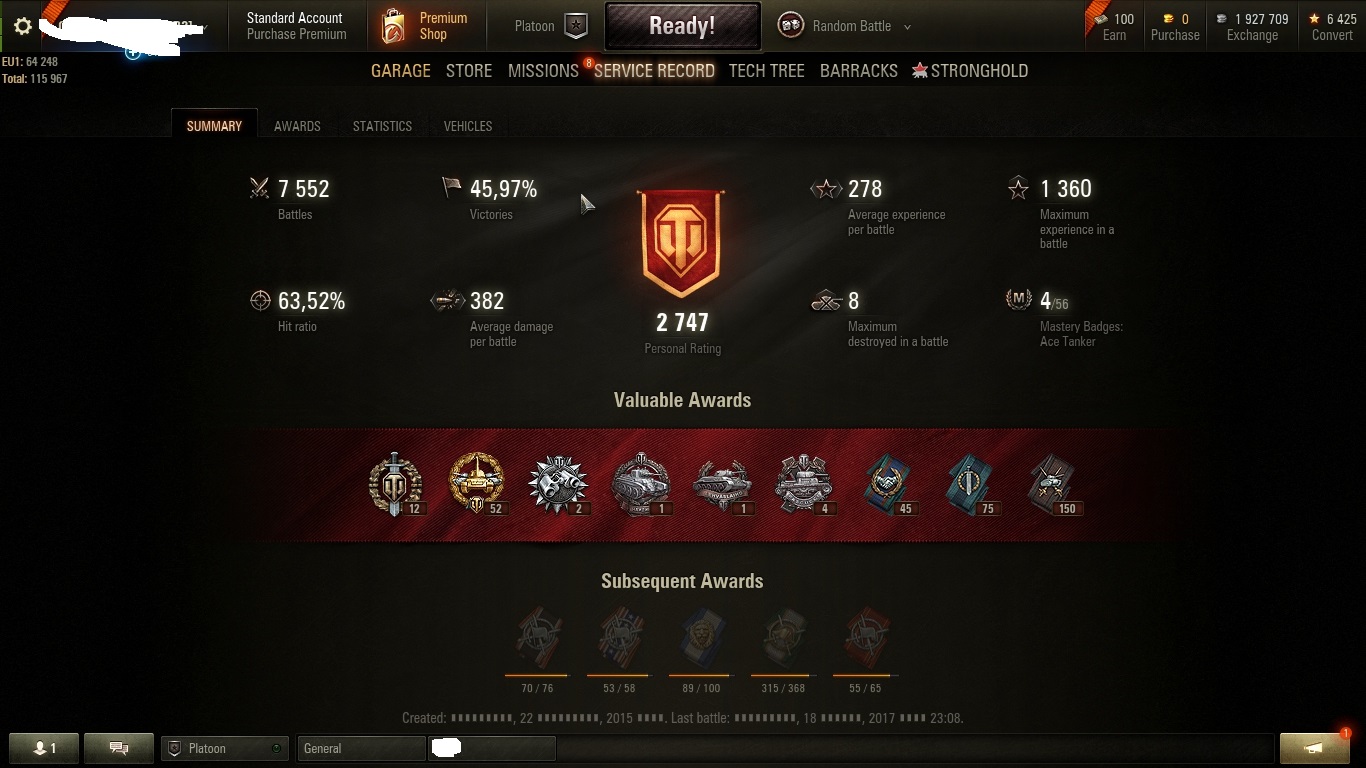Viewport: 1366px width, 768px height.
Task: Open the Missions section
Action: pos(543,71)
